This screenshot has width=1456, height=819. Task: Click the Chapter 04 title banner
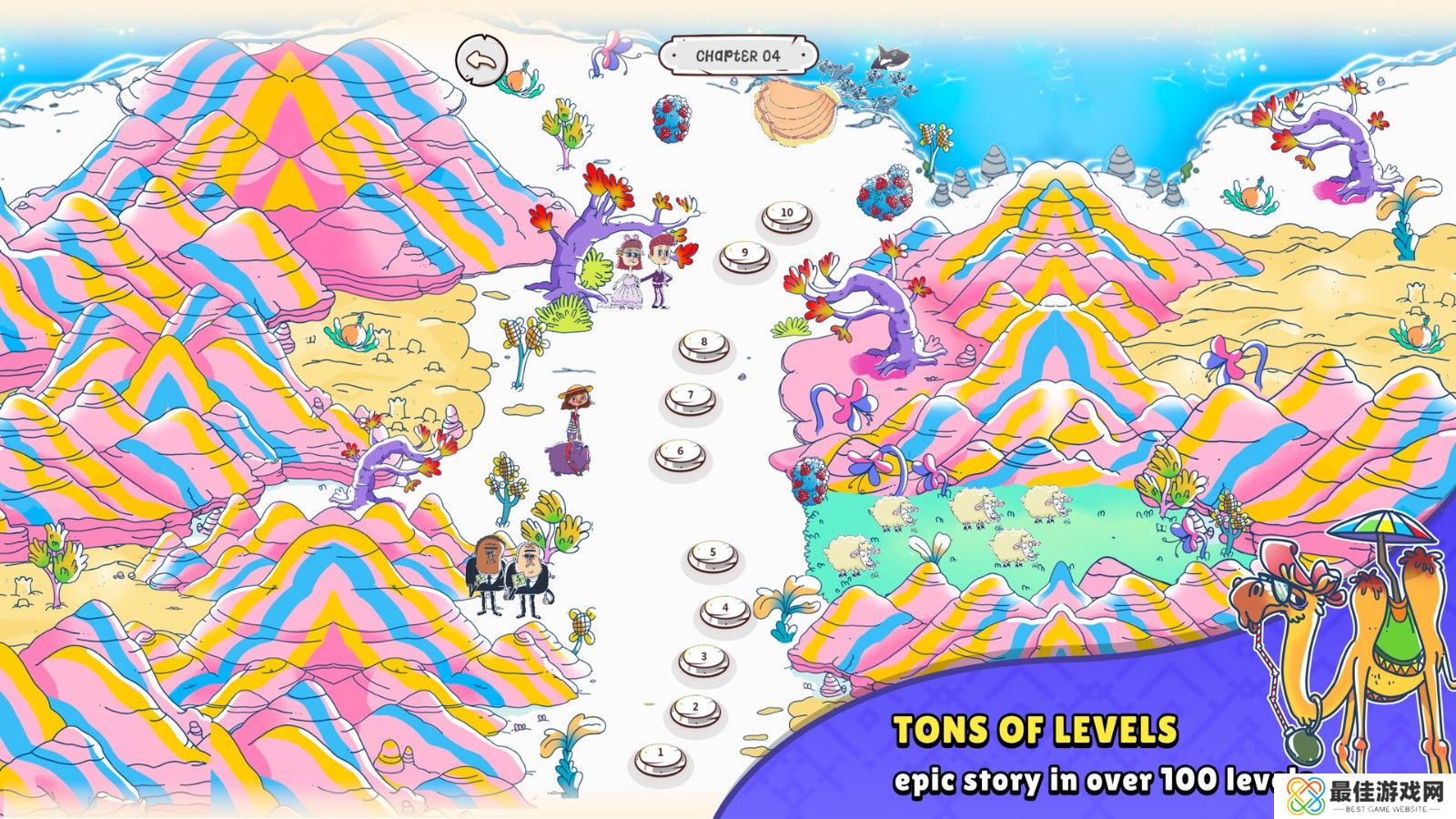coord(737,56)
